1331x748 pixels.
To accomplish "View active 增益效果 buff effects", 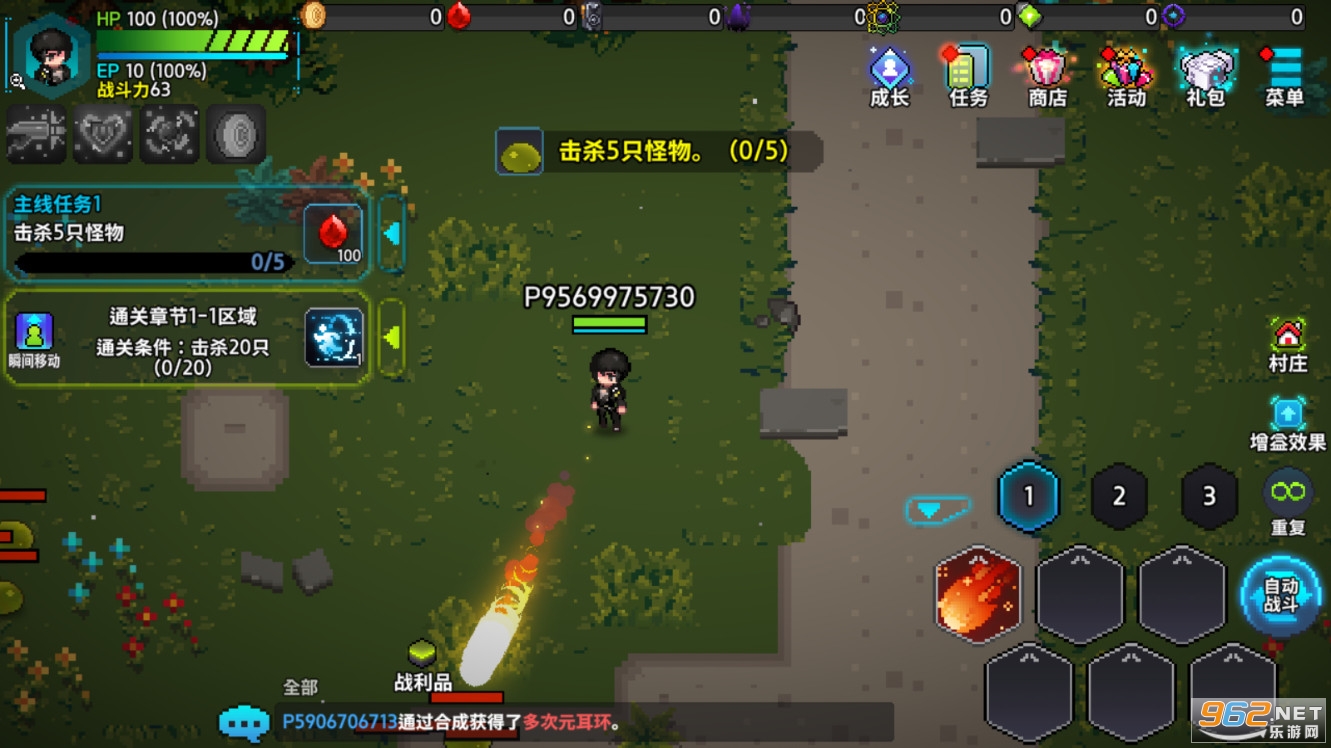I will (x=1288, y=413).
